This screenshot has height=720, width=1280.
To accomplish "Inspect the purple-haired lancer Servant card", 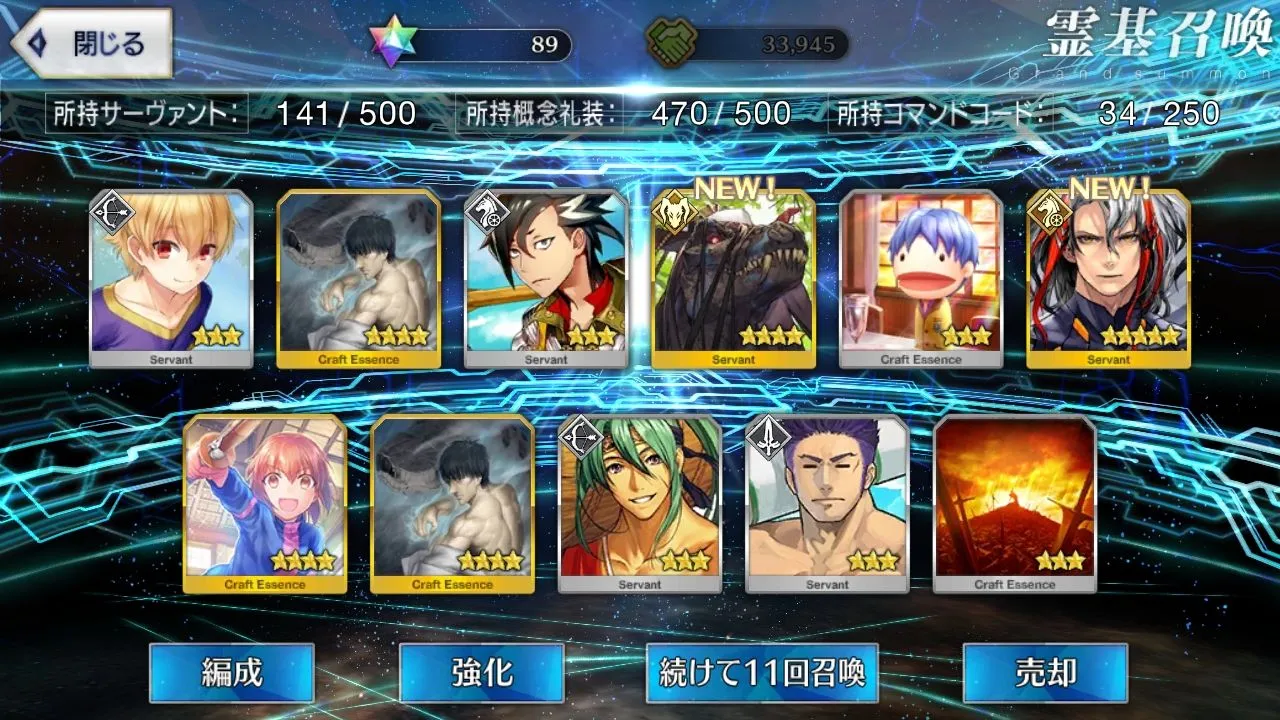I will tap(827, 504).
